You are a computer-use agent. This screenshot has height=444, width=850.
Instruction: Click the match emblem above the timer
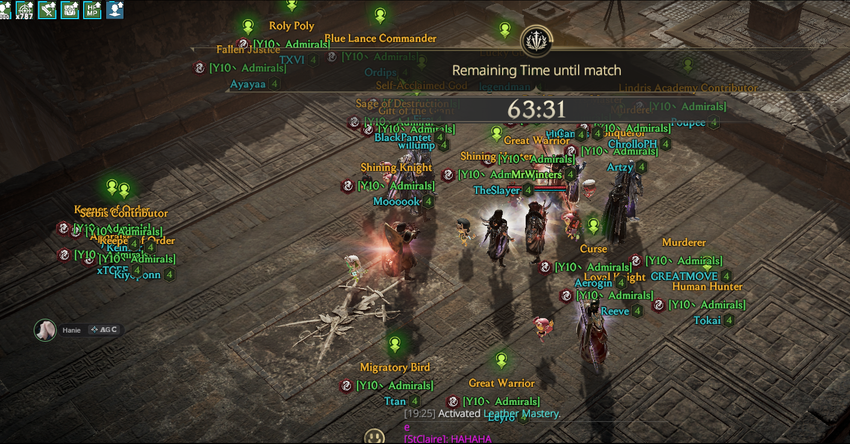[x=536, y=41]
